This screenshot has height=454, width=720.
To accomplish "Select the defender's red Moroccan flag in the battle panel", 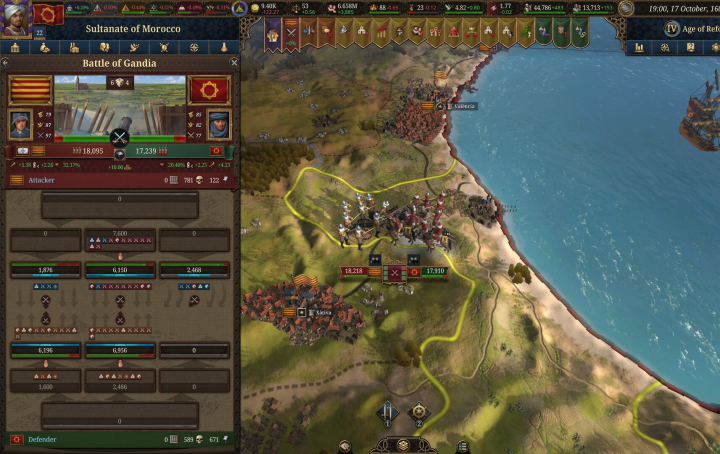I will tap(209, 90).
